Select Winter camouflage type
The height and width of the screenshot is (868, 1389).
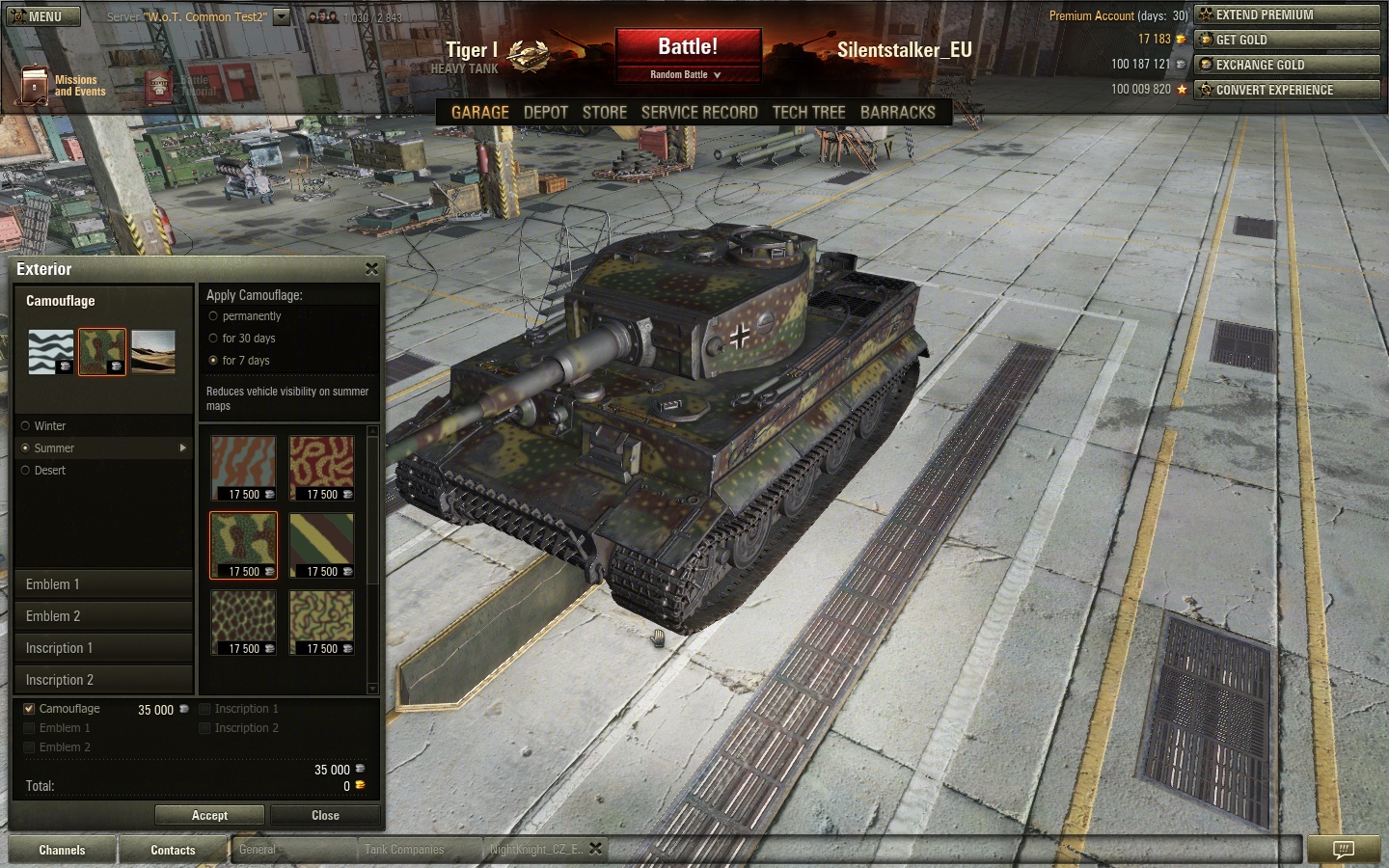[26, 426]
